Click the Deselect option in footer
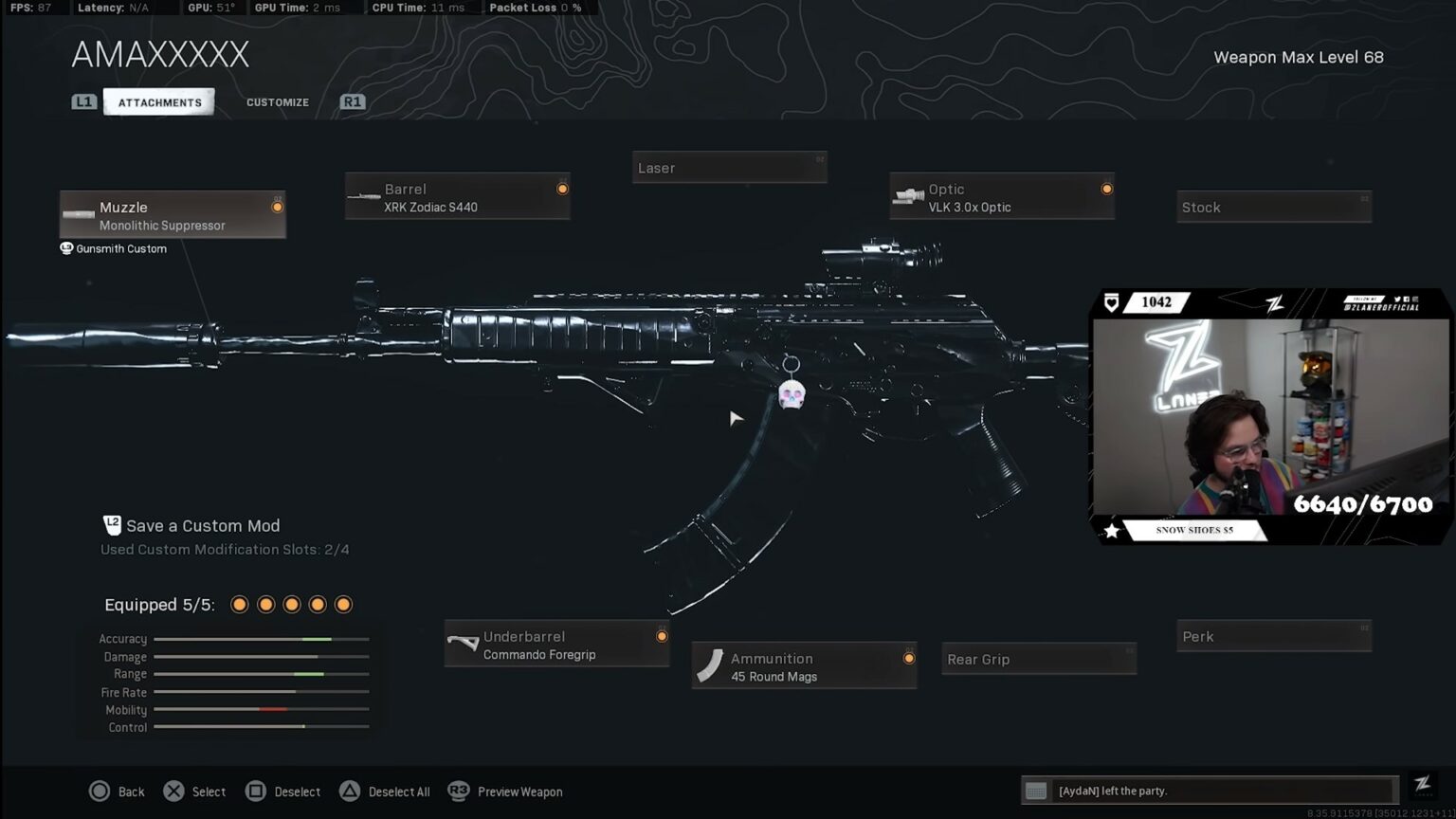This screenshot has height=819, width=1456. (283, 792)
